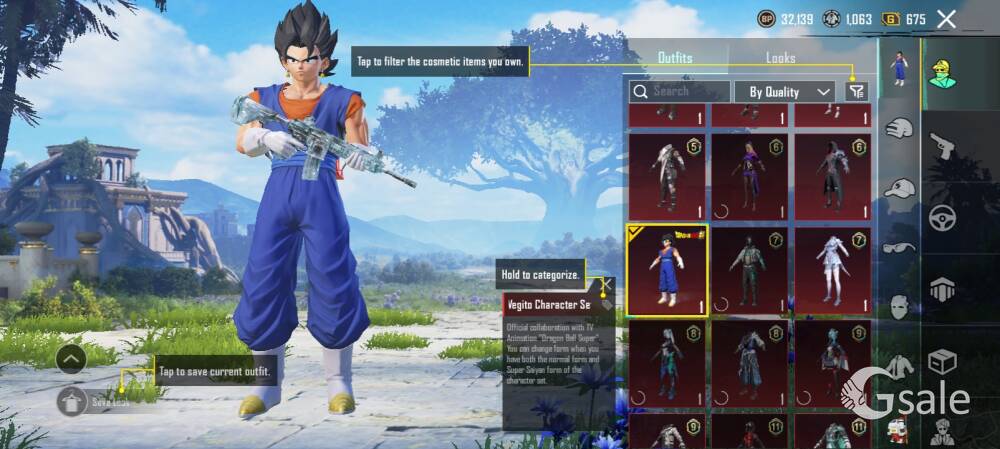Screen dimensions: 1000x449
Task: Switch to the pistol weapon skins section
Action: coord(943,147)
